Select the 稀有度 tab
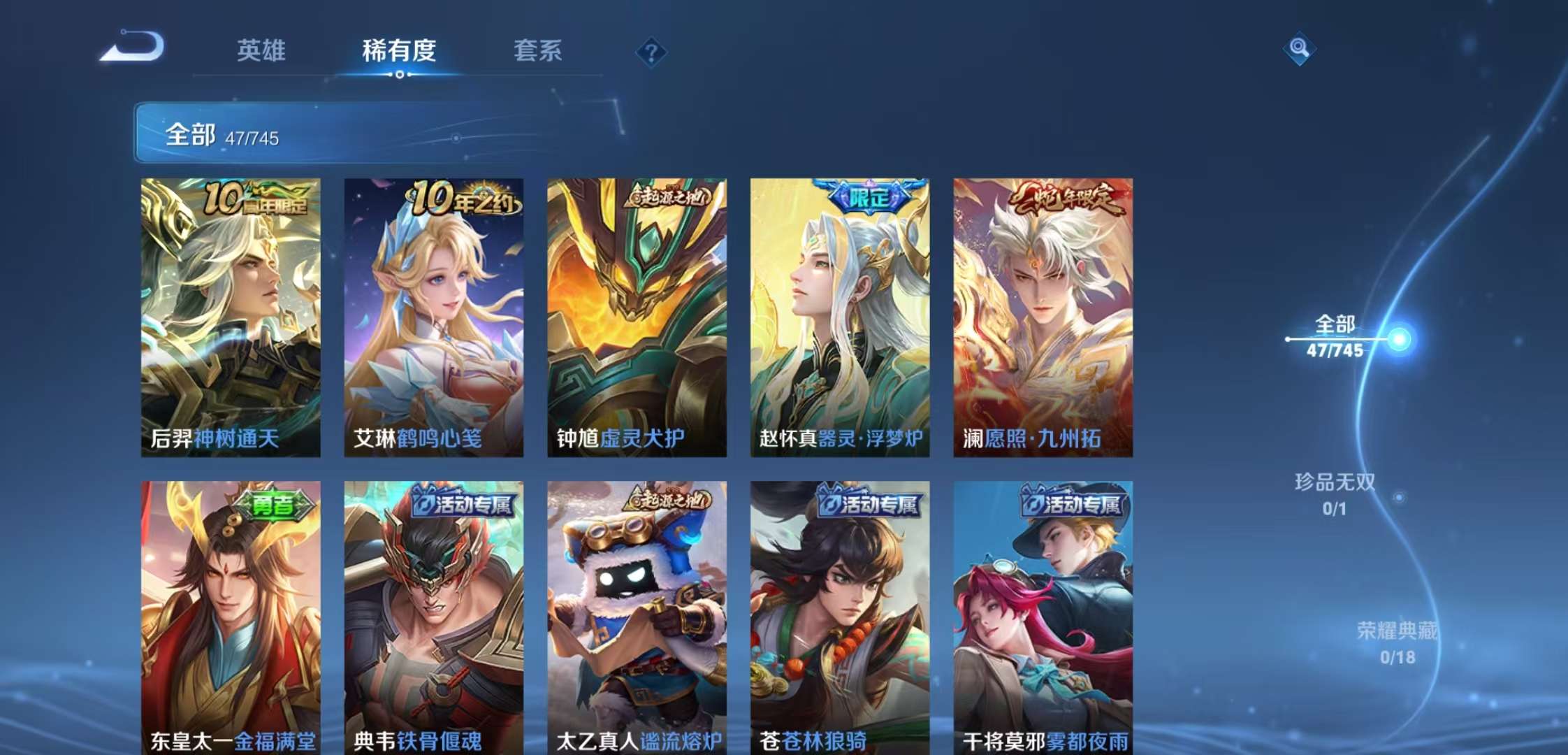This screenshot has height=755, width=1568. coord(400,51)
